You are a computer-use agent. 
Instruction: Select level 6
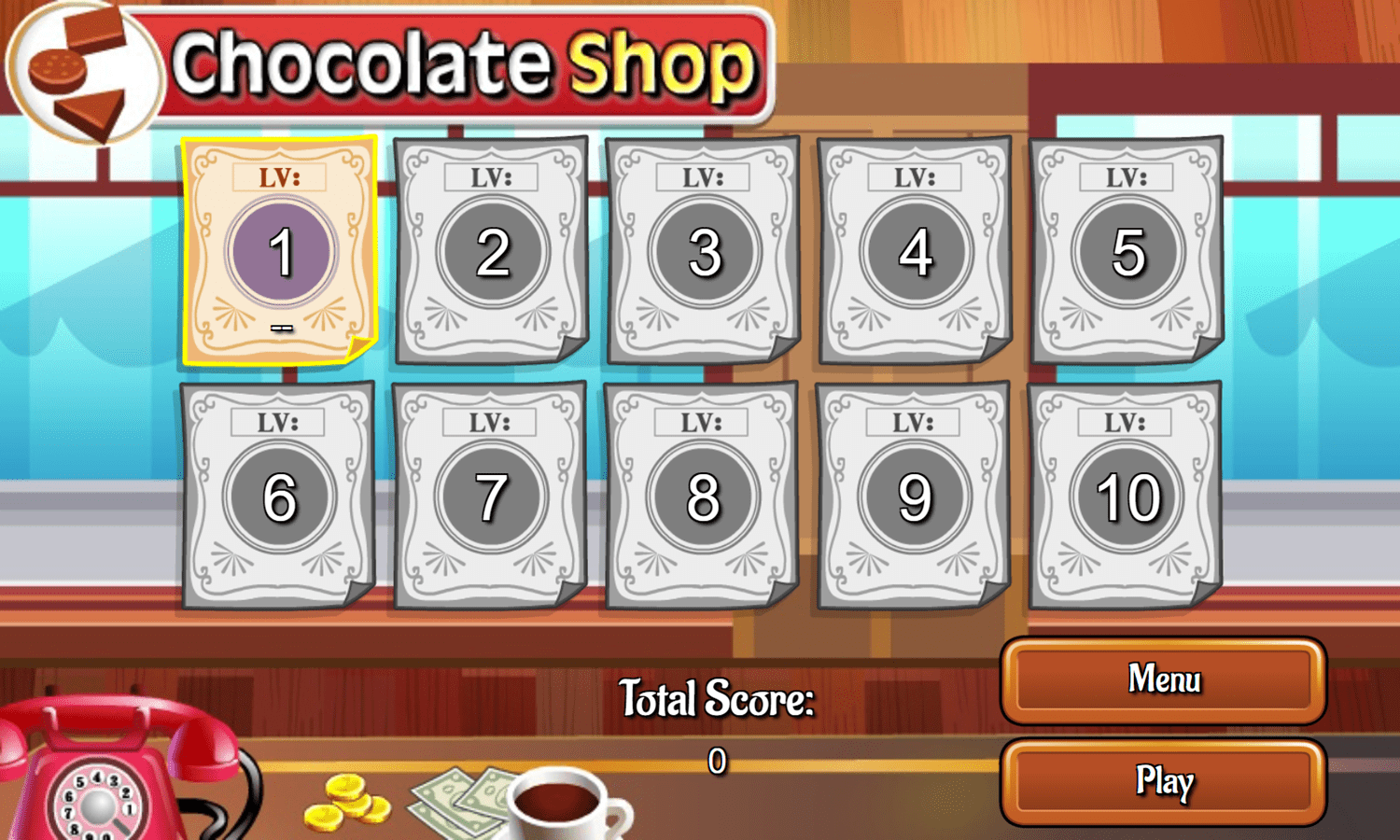pos(279,495)
